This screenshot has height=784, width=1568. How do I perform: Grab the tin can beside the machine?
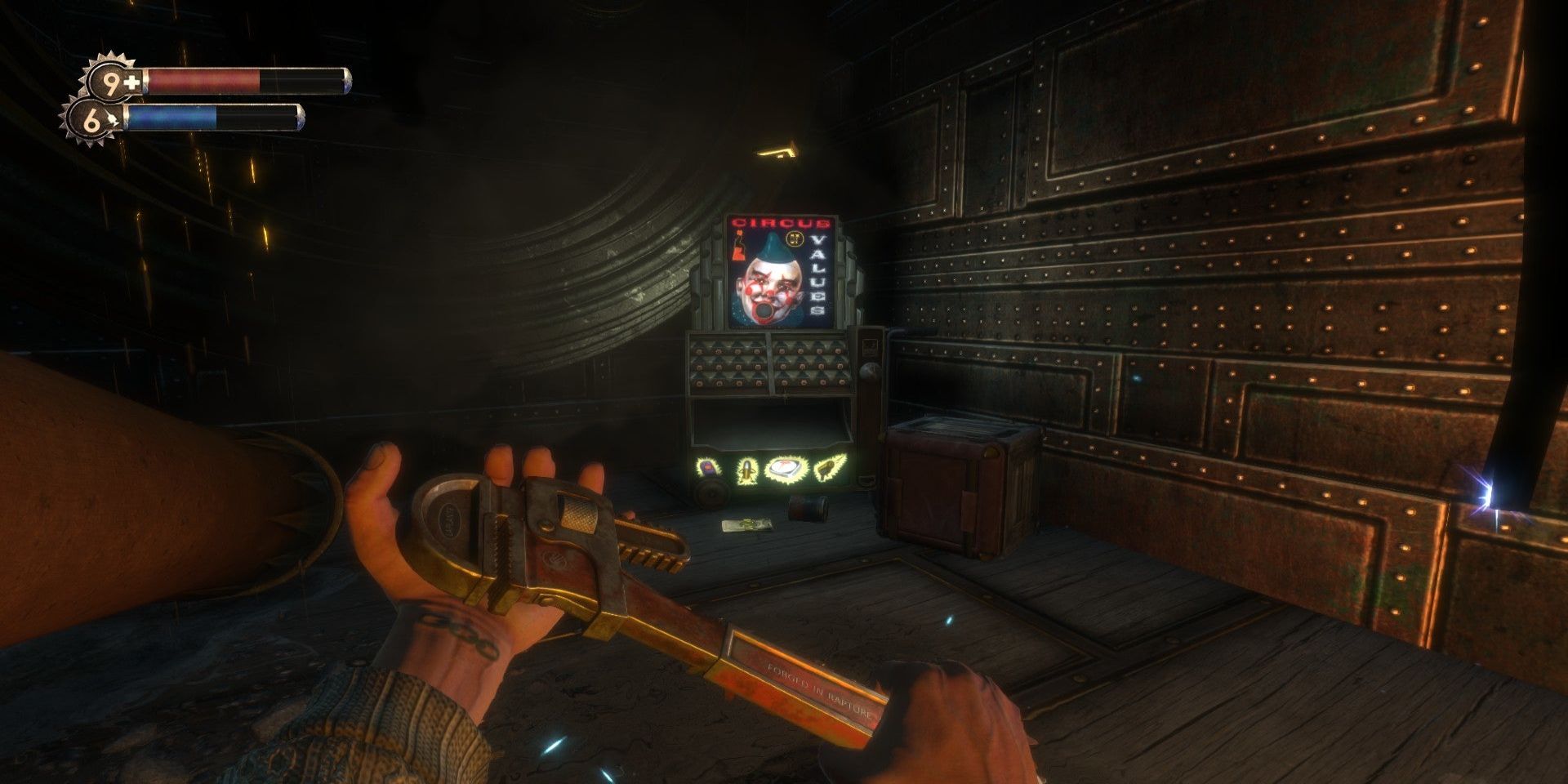807,506
